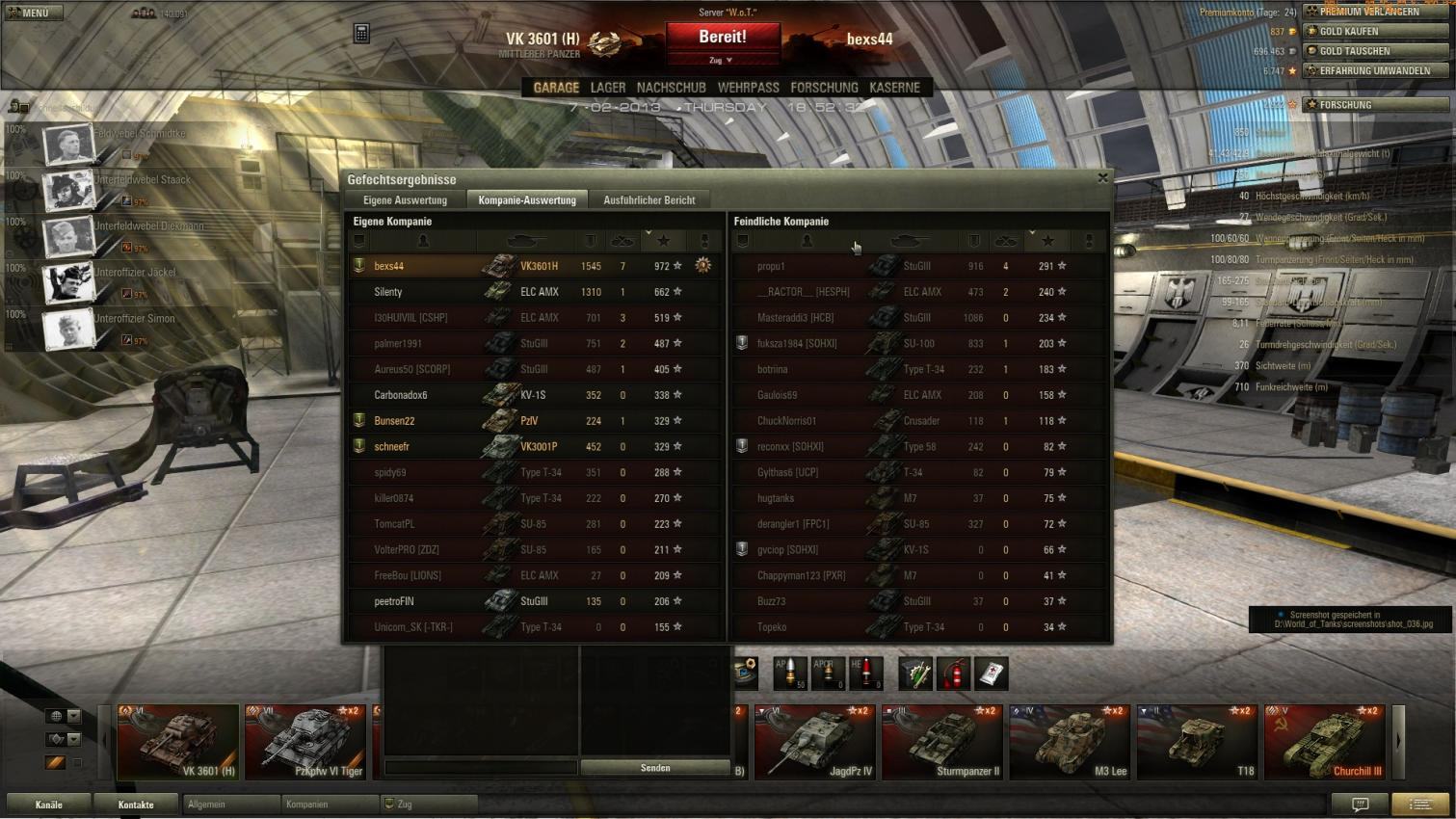Select the PzKpfw VI Tiger tank

tap(304, 741)
